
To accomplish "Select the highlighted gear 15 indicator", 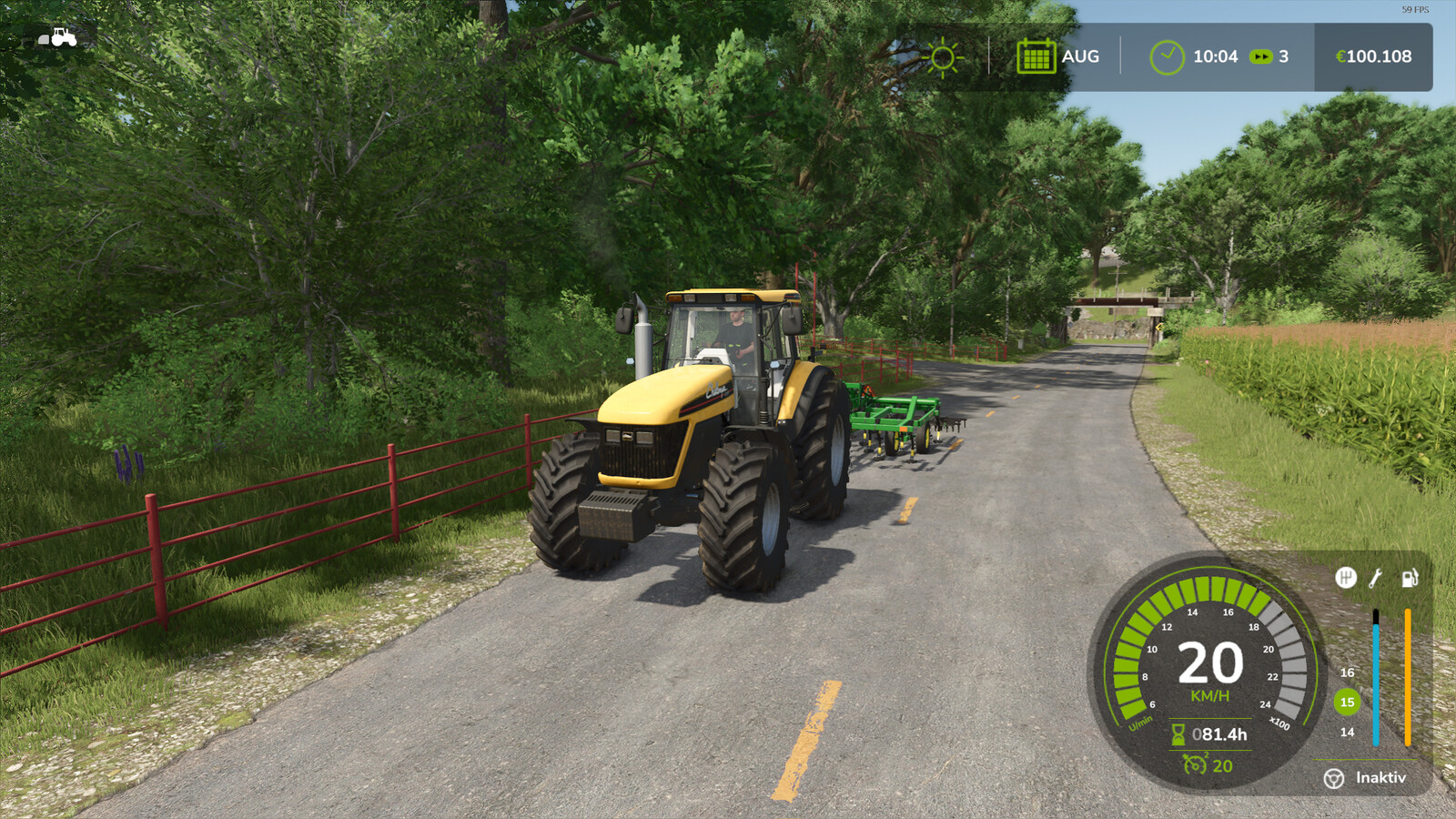I will click(1347, 702).
